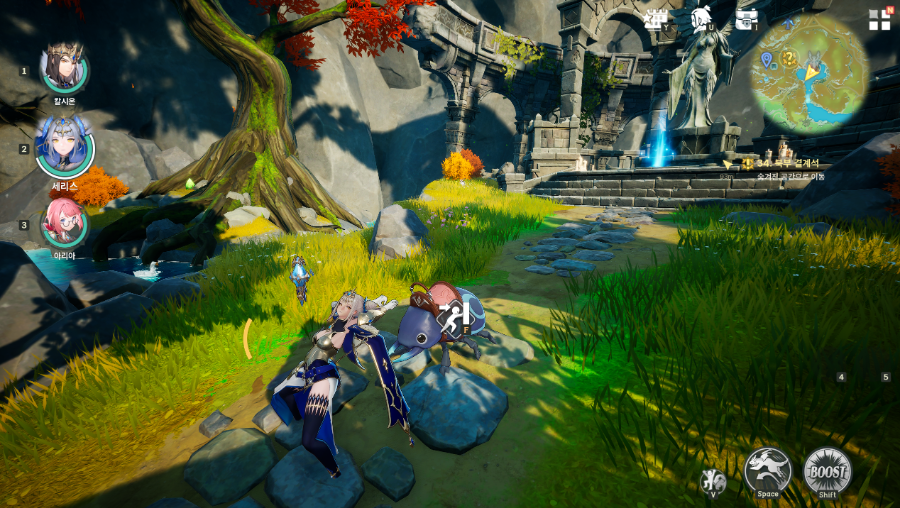Open the circular minimap
This screenshot has width=900, height=508.
point(809,74)
